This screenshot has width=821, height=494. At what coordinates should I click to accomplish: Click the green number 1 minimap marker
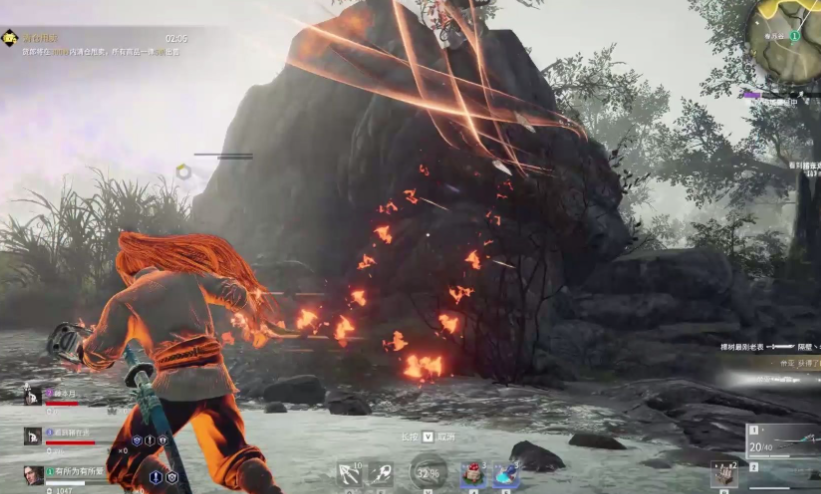[x=794, y=35]
